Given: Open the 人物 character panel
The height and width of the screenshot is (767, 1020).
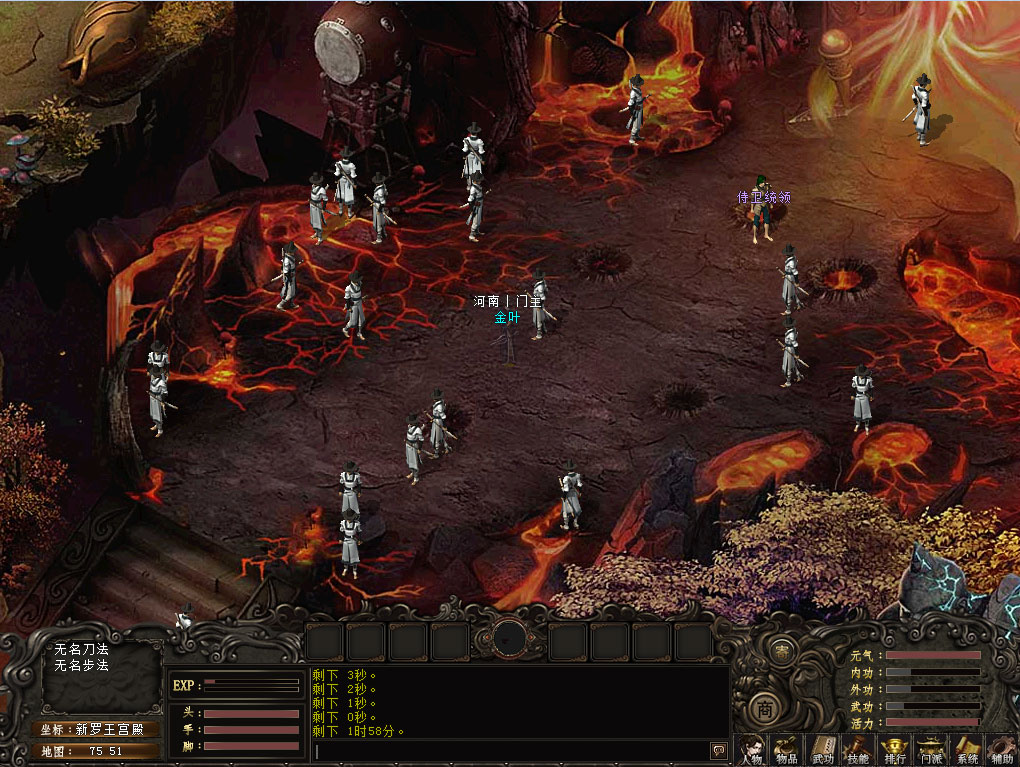Looking at the screenshot, I should point(750,749).
